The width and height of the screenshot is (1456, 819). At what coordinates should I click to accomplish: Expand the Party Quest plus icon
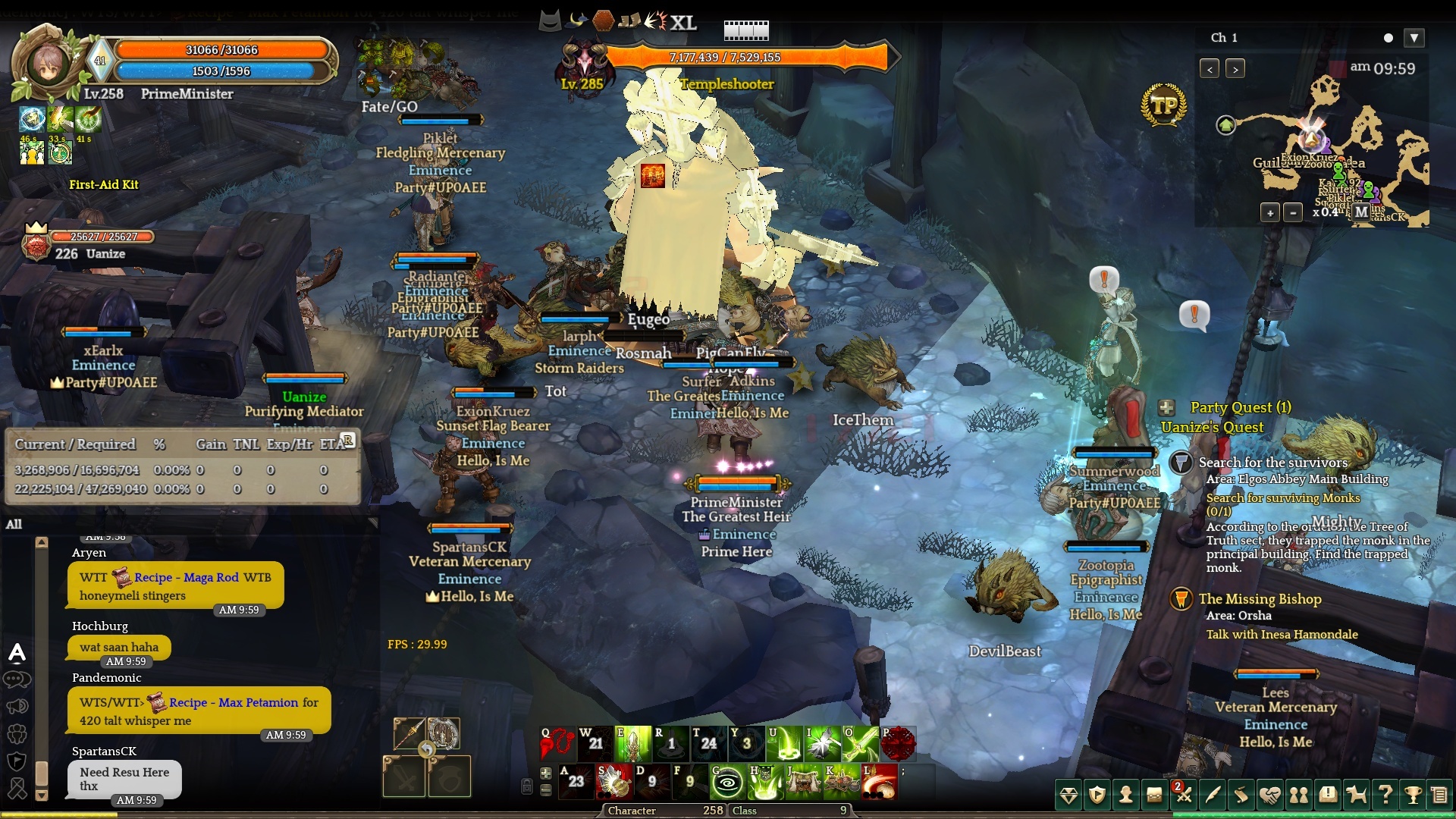coord(1166,408)
